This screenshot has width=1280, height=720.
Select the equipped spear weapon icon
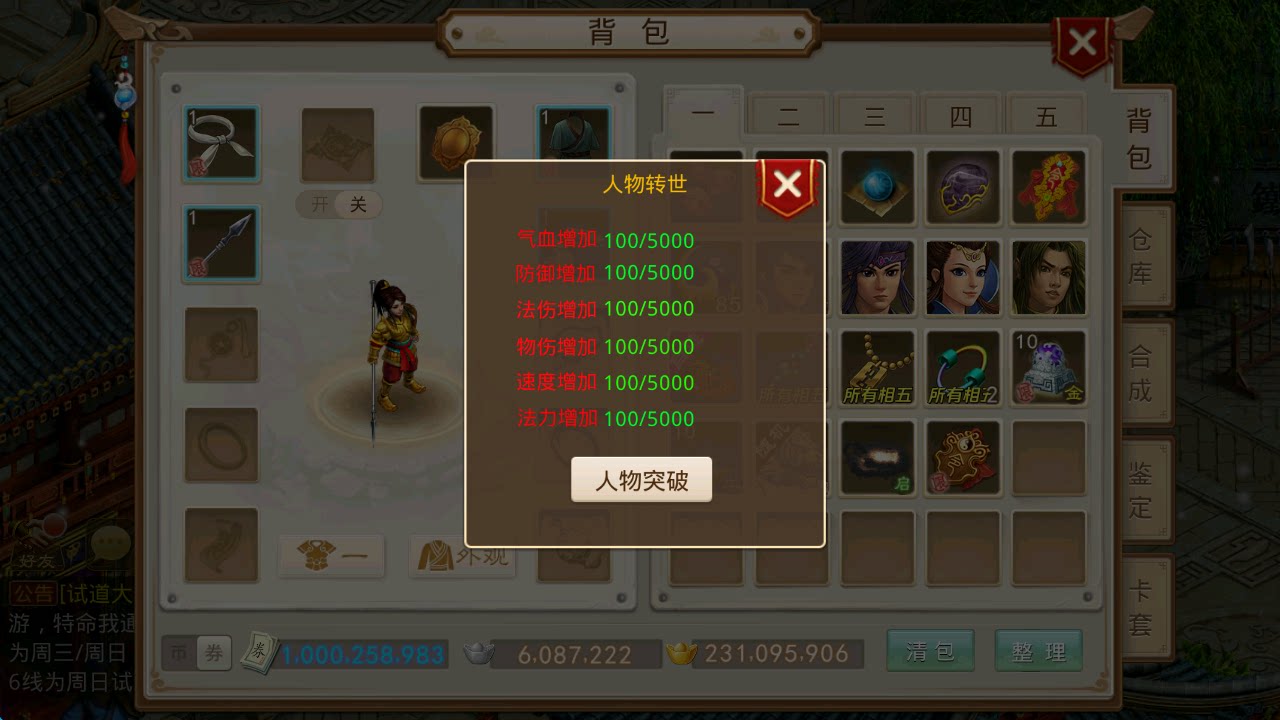(220, 240)
